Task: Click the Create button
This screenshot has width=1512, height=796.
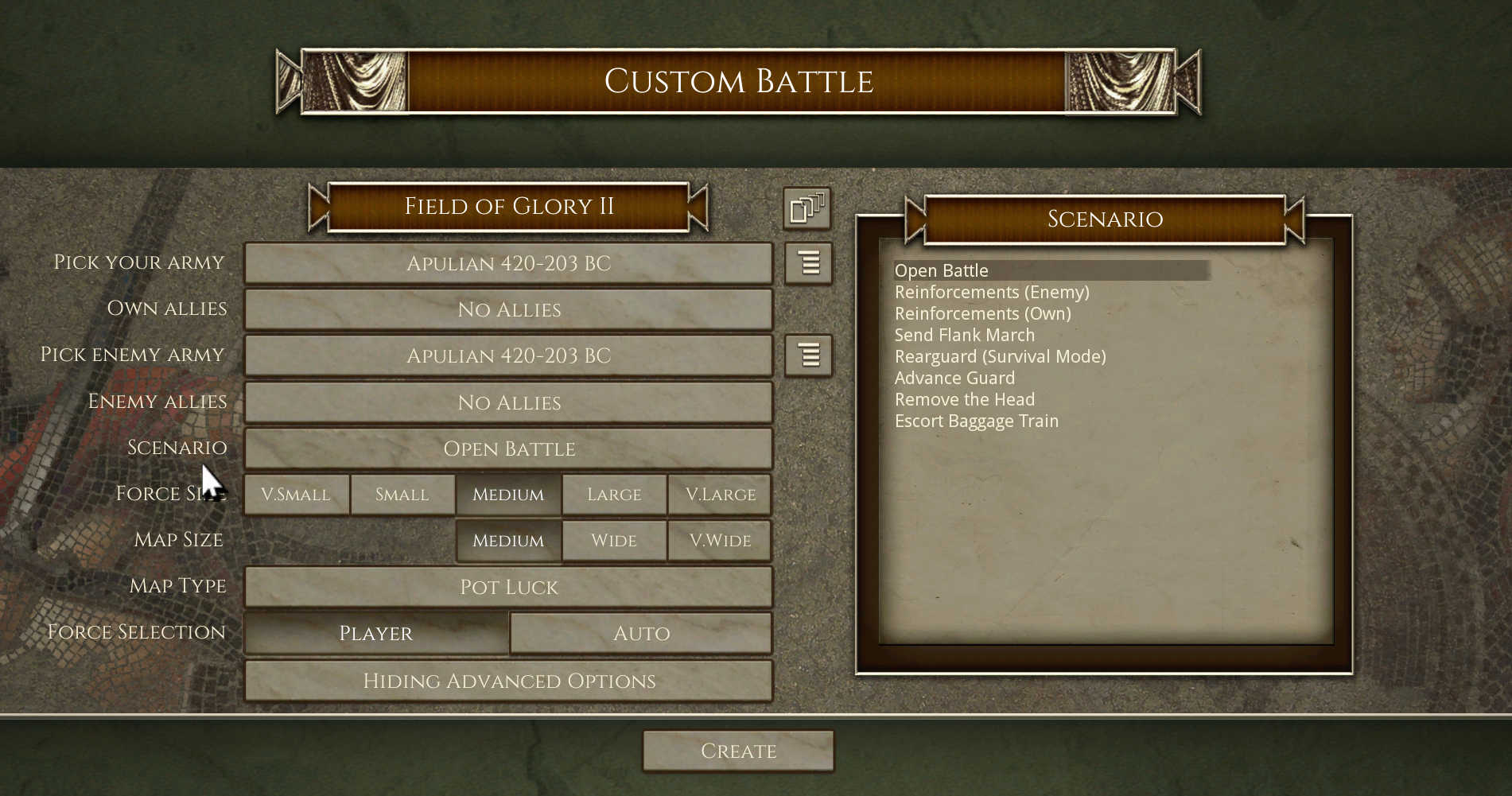Action: tap(738, 751)
